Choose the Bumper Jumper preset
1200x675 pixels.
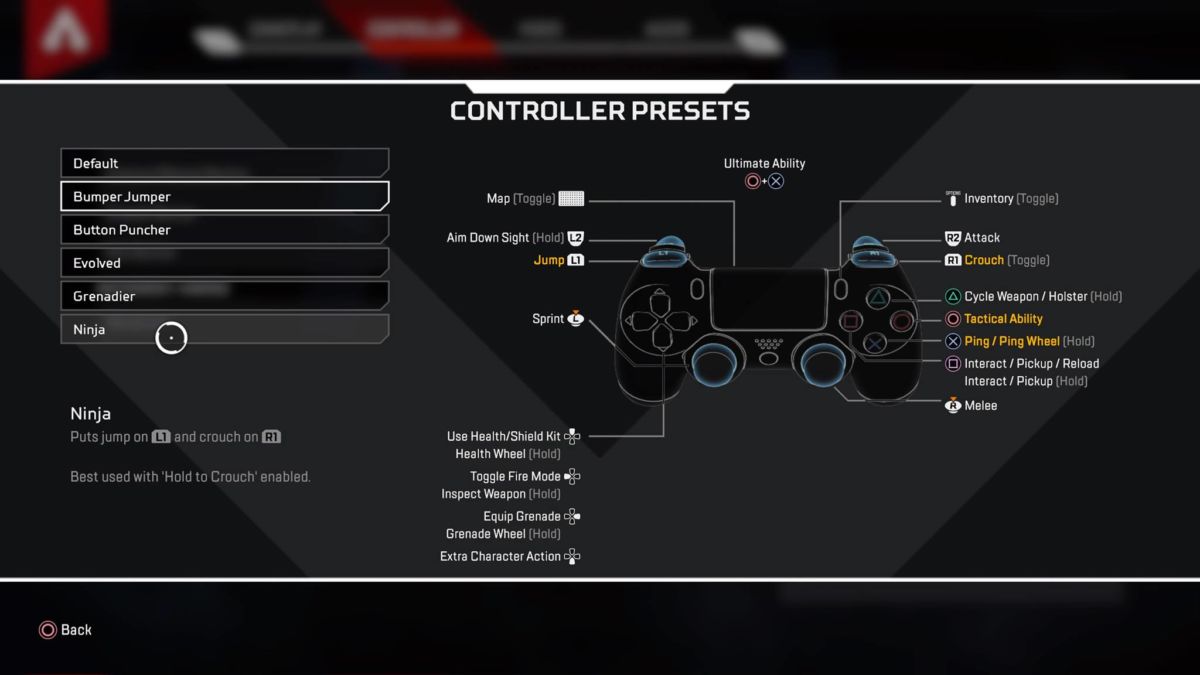pos(224,196)
